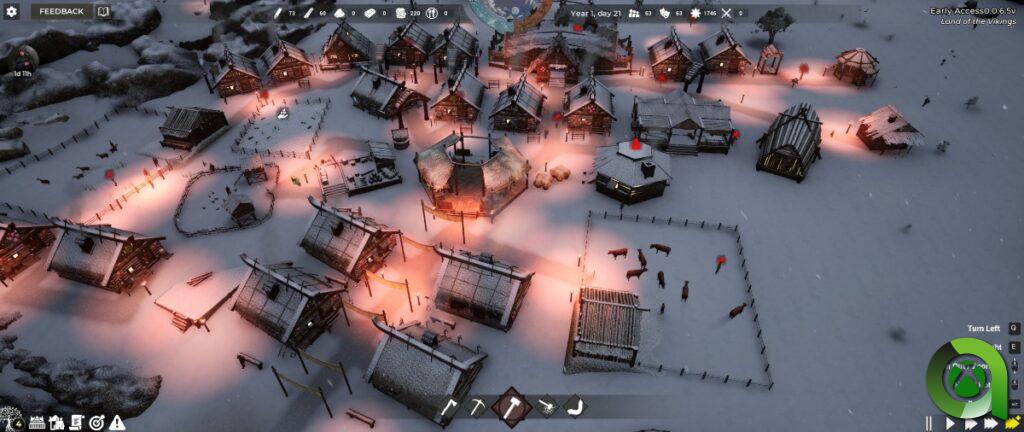The height and width of the screenshot is (432, 1024).
Task: Open the target objectives icon
Action: click(96, 422)
